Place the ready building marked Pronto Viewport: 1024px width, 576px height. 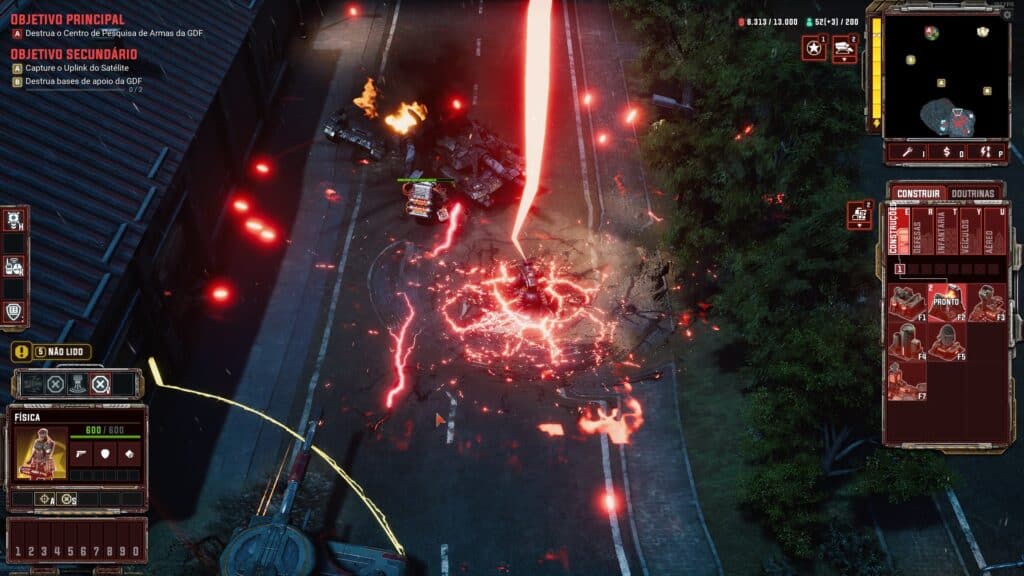pyautogui.click(x=946, y=302)
